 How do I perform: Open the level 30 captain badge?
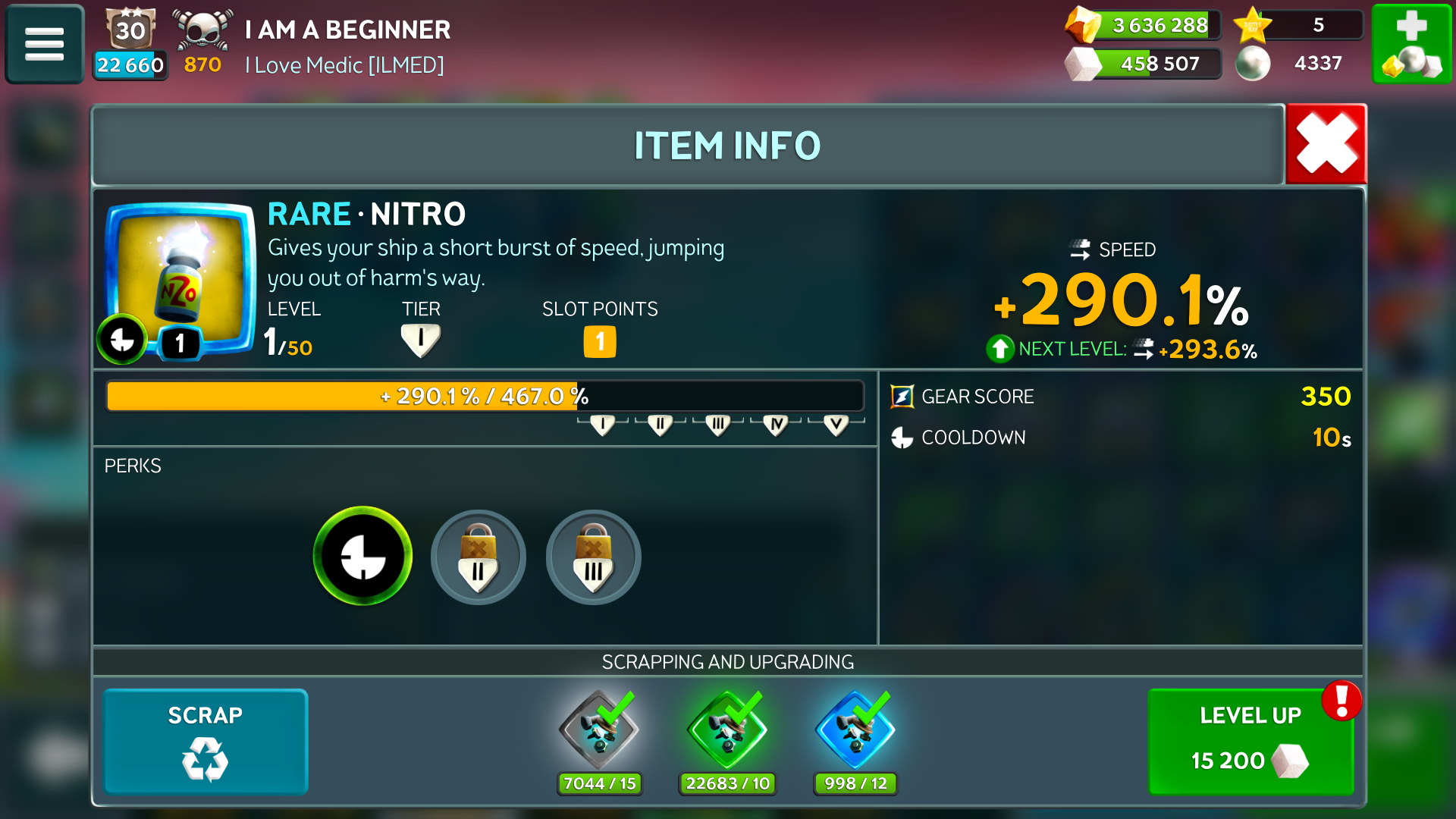point(130,30)
